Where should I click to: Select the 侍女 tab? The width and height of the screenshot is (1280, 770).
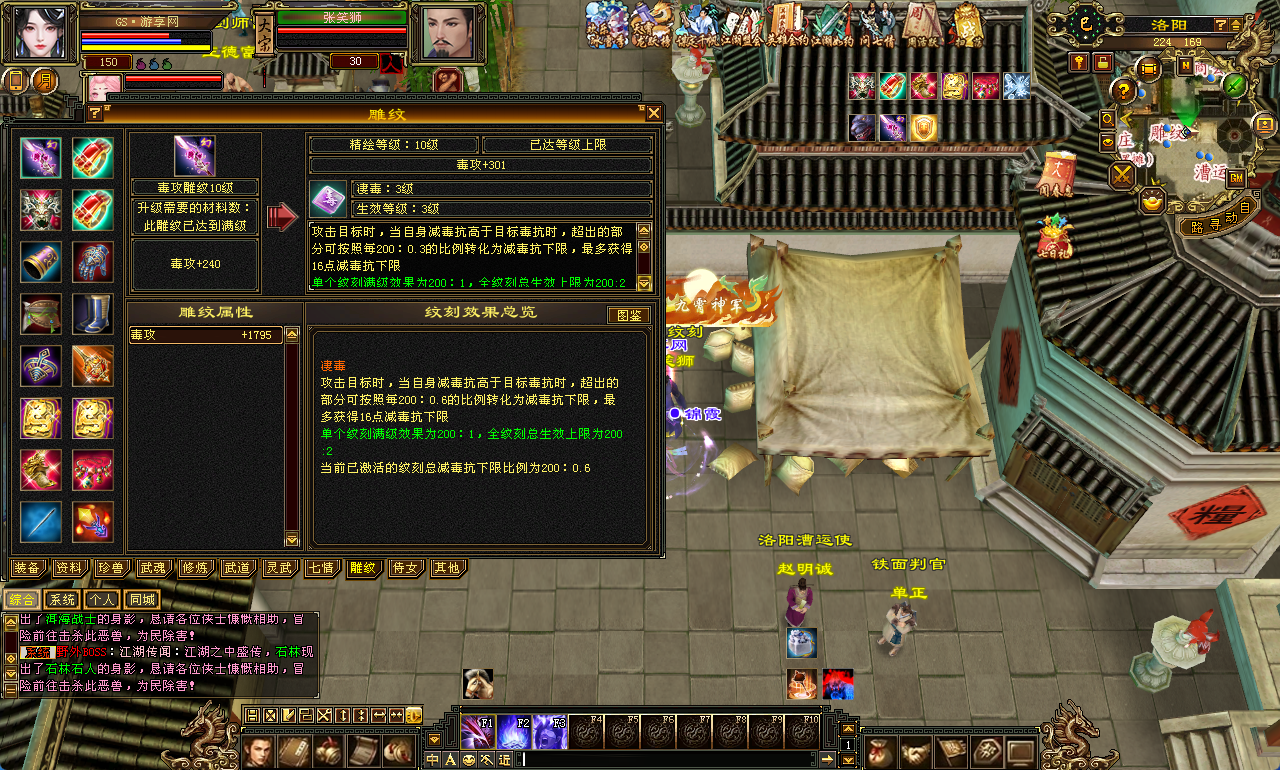click(405, 568)
